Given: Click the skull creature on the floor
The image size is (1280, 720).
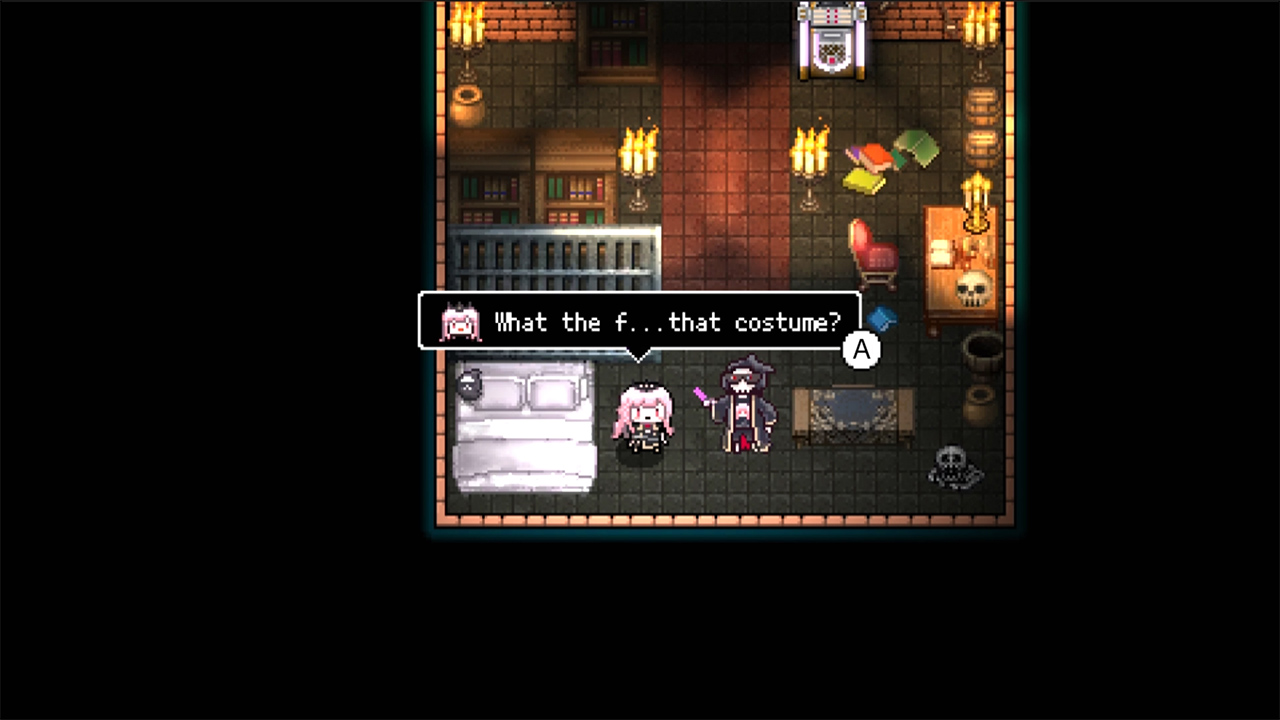Looking at the screenshot, I should [x=950, y=467].
